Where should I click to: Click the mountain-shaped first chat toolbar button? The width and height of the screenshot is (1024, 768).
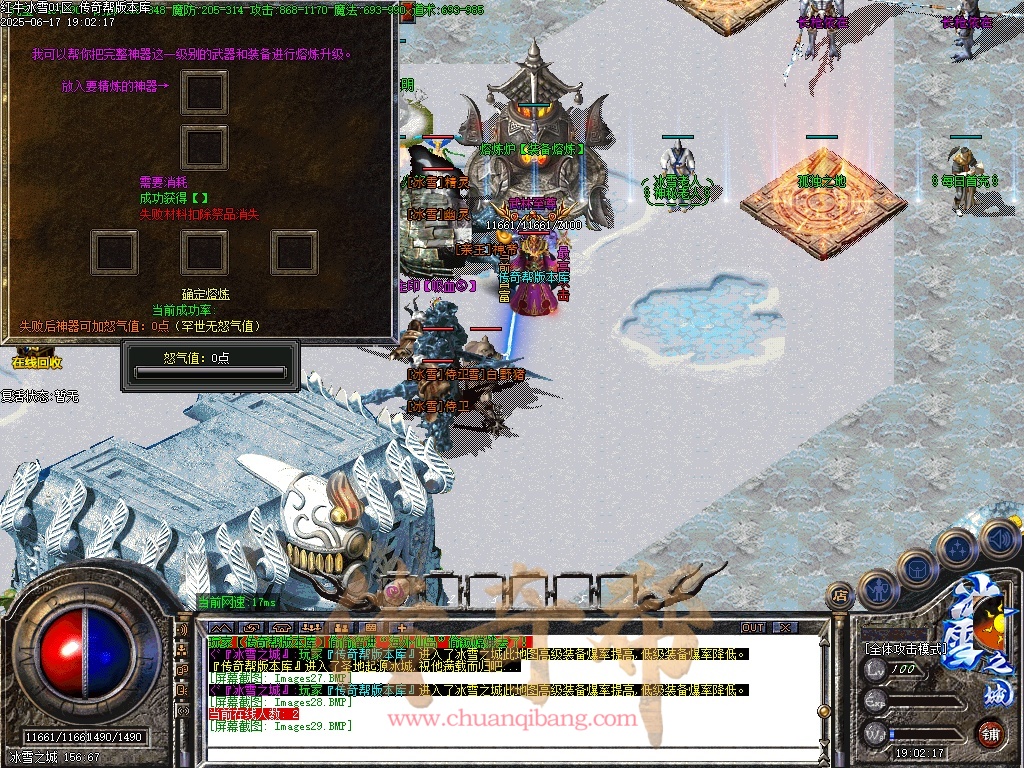click(220, 627)
